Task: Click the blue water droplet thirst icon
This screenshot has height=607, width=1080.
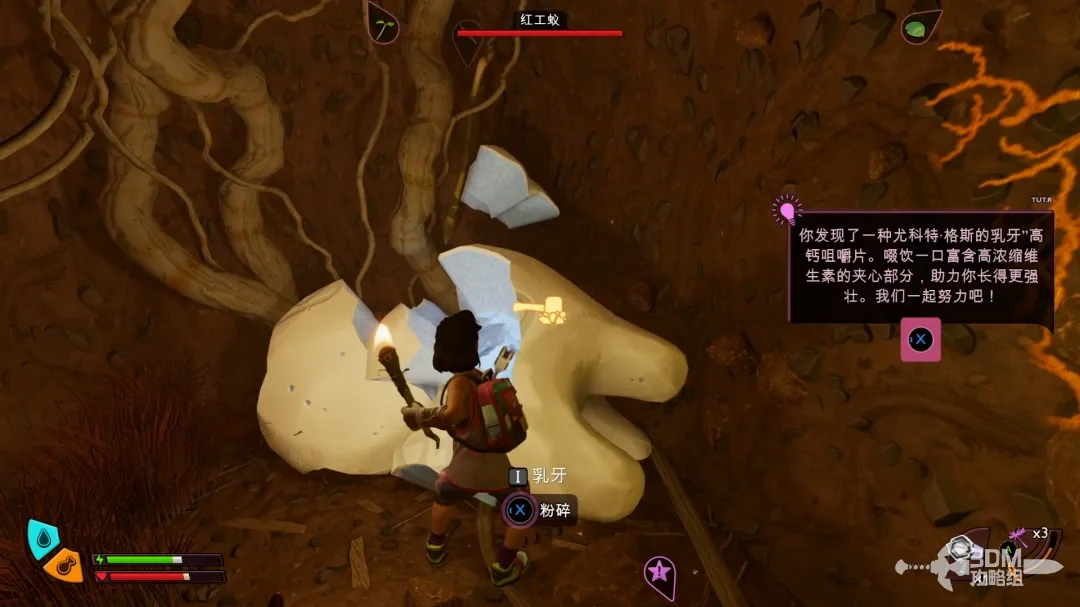Action: coord(40,537)
